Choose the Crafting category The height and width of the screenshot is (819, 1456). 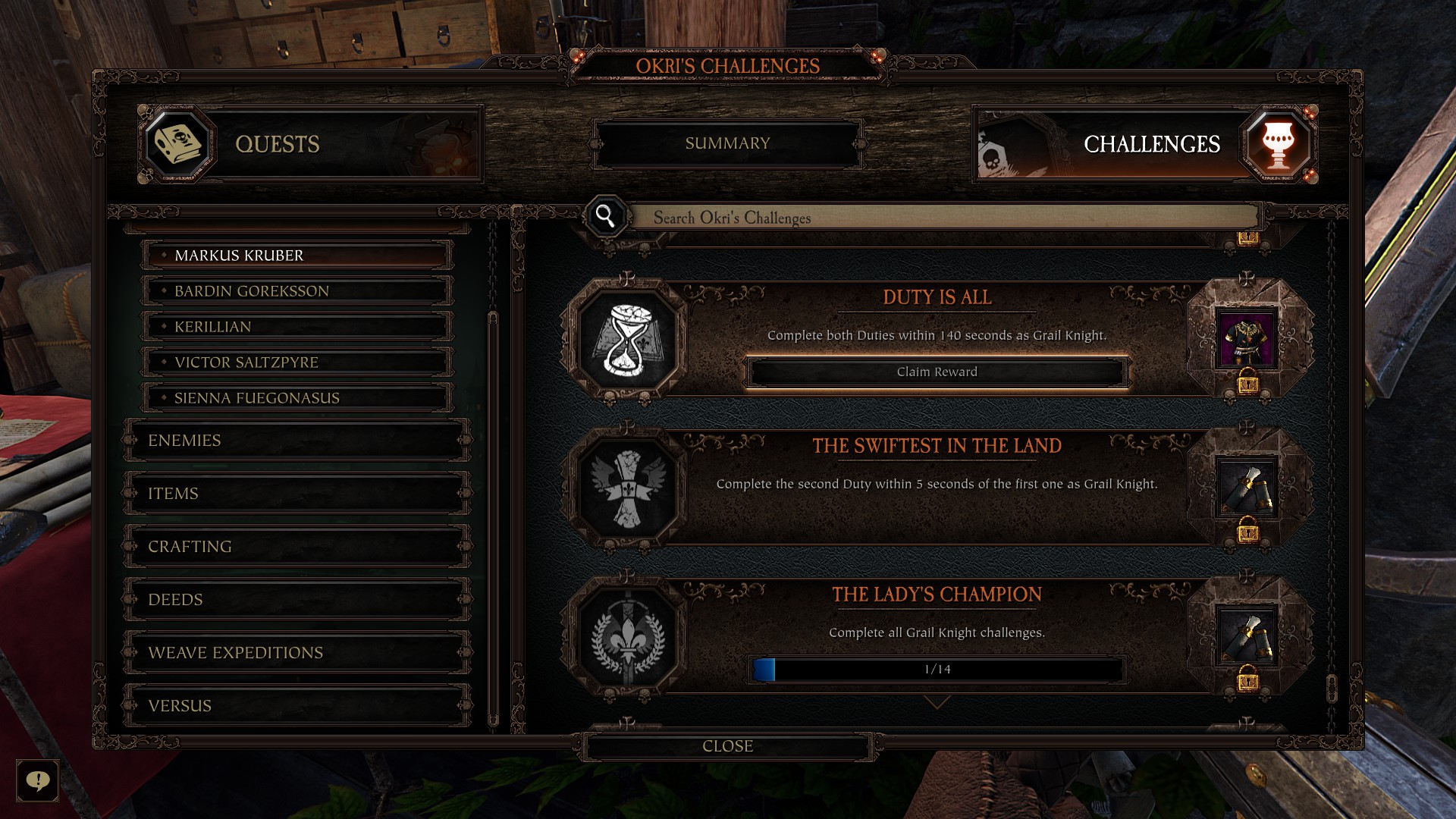[x=297, y=547]
